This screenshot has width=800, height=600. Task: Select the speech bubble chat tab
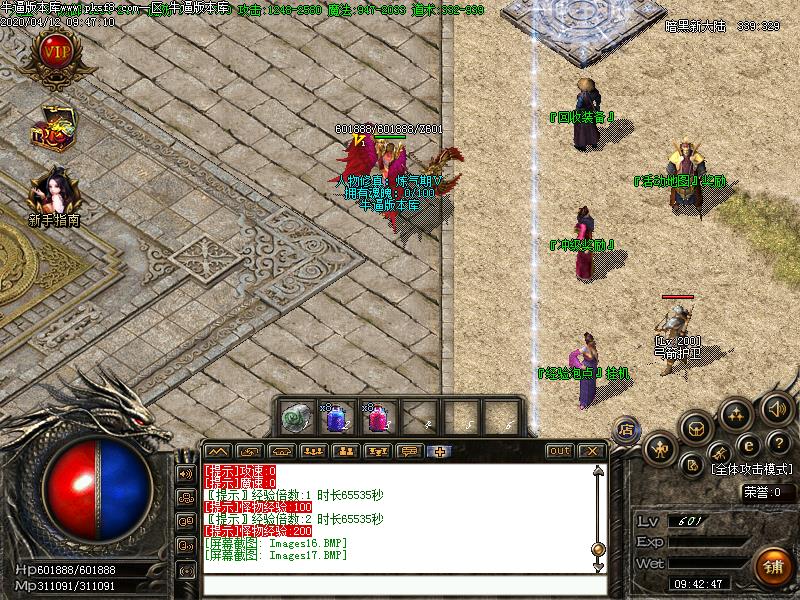(408, 451)
